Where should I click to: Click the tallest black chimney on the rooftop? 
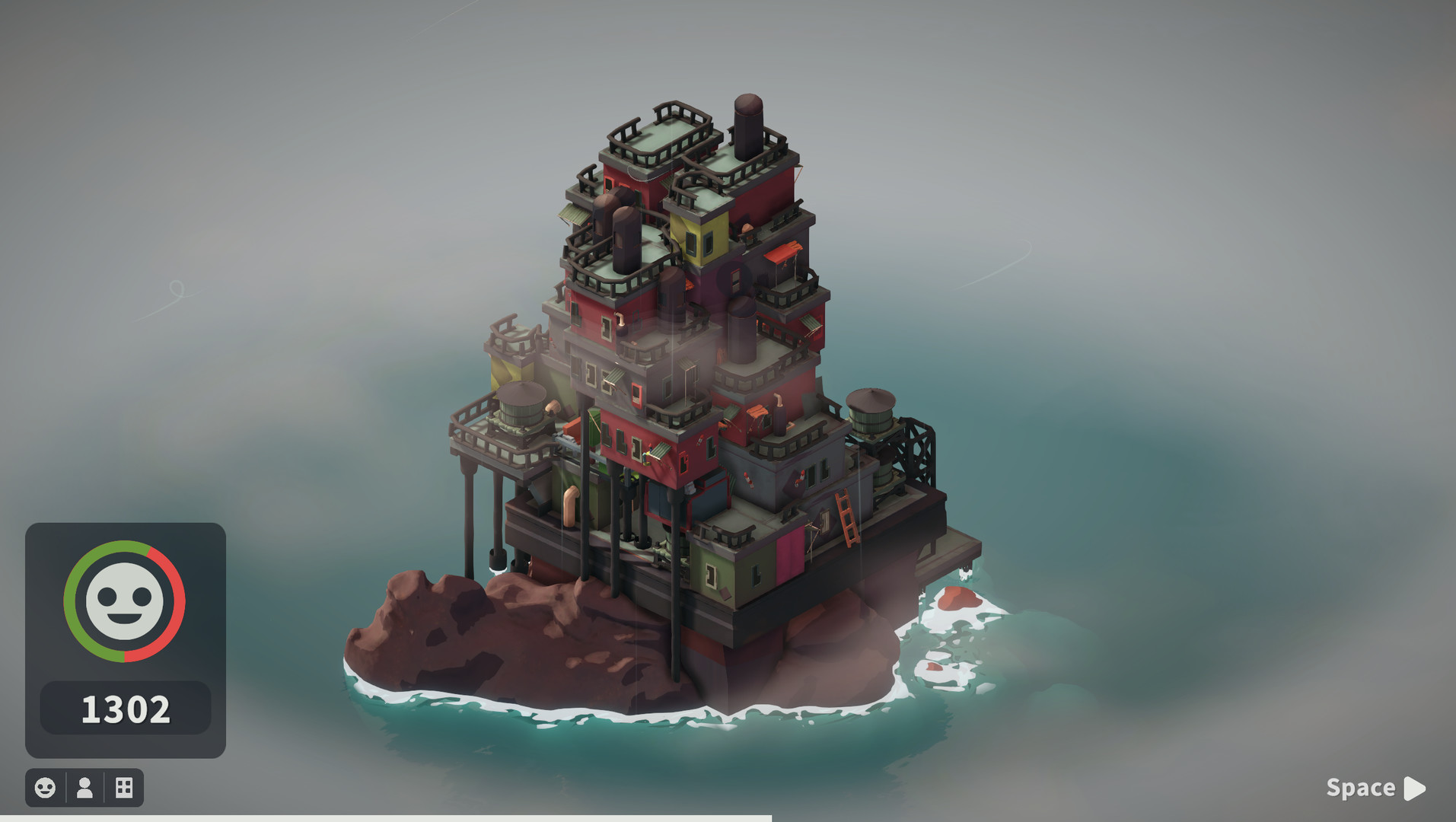[x=747, y=126]
